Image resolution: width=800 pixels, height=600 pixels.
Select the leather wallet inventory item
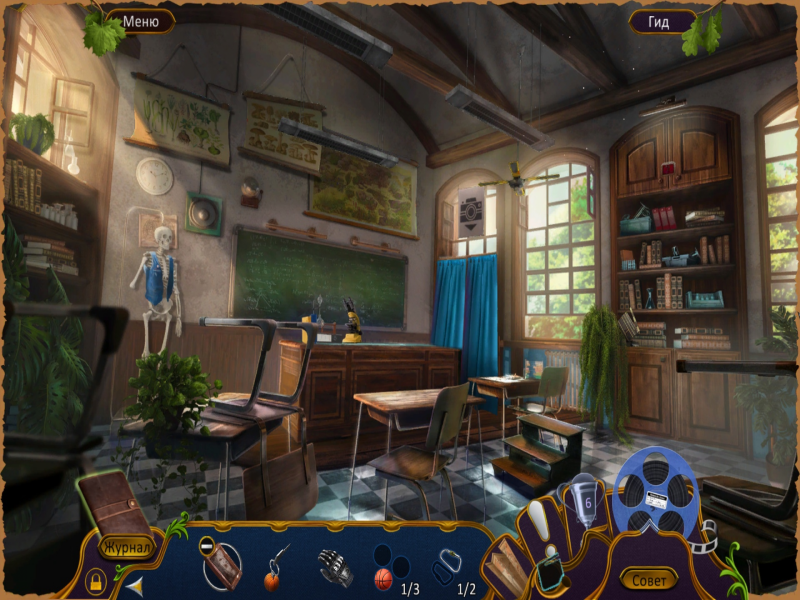pos(222,567)
